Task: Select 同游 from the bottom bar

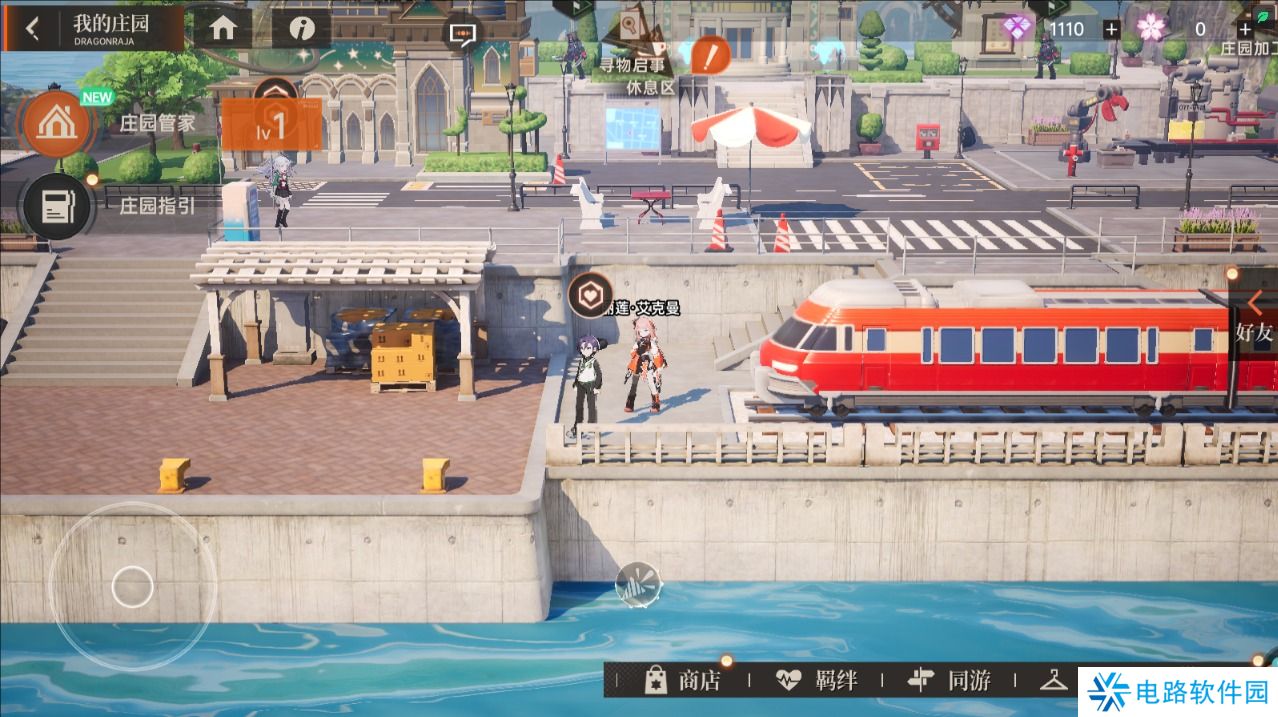Action: [949, 681]
